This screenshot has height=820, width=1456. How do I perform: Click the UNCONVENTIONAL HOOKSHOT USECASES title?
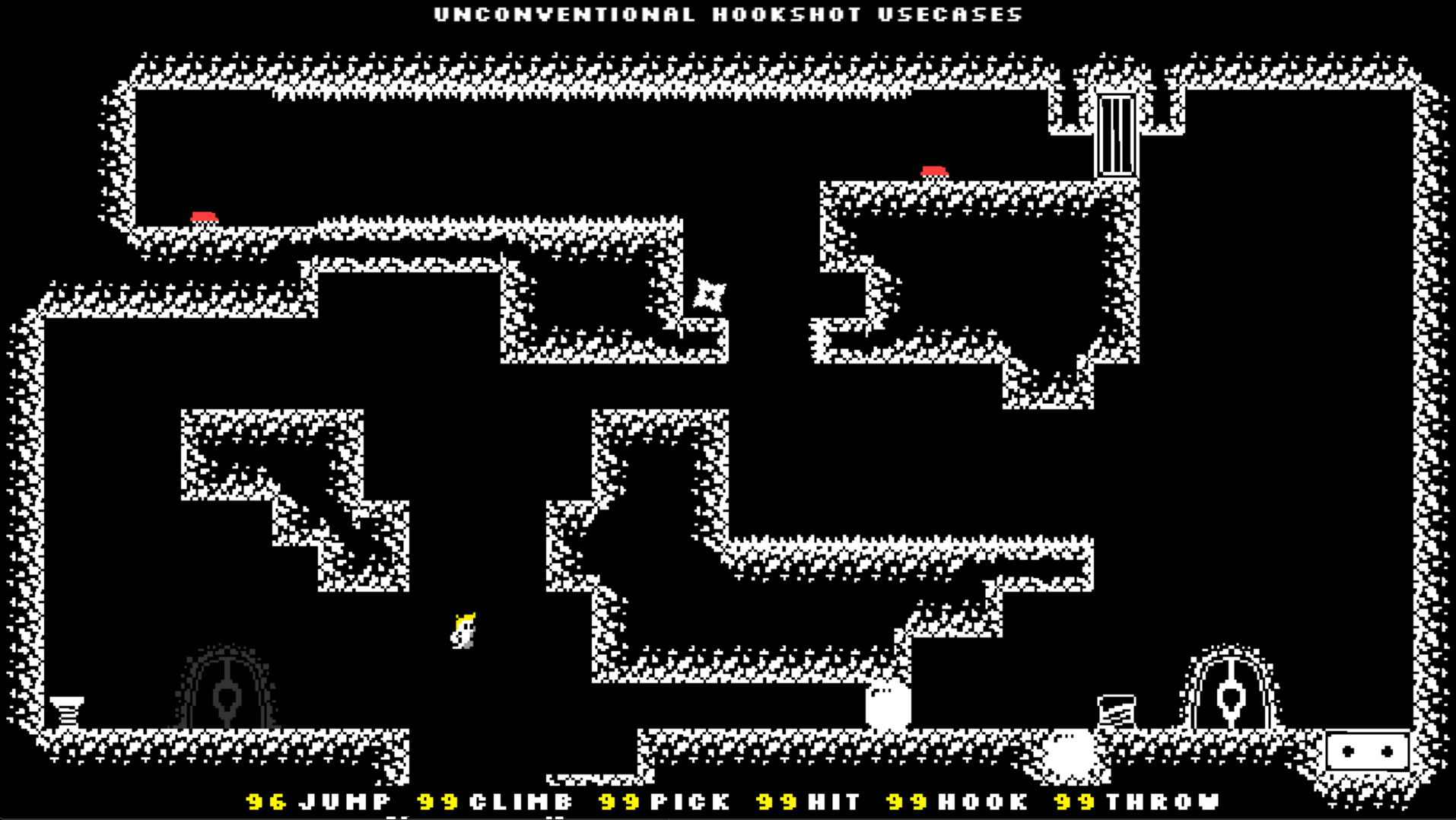point(726,14)
